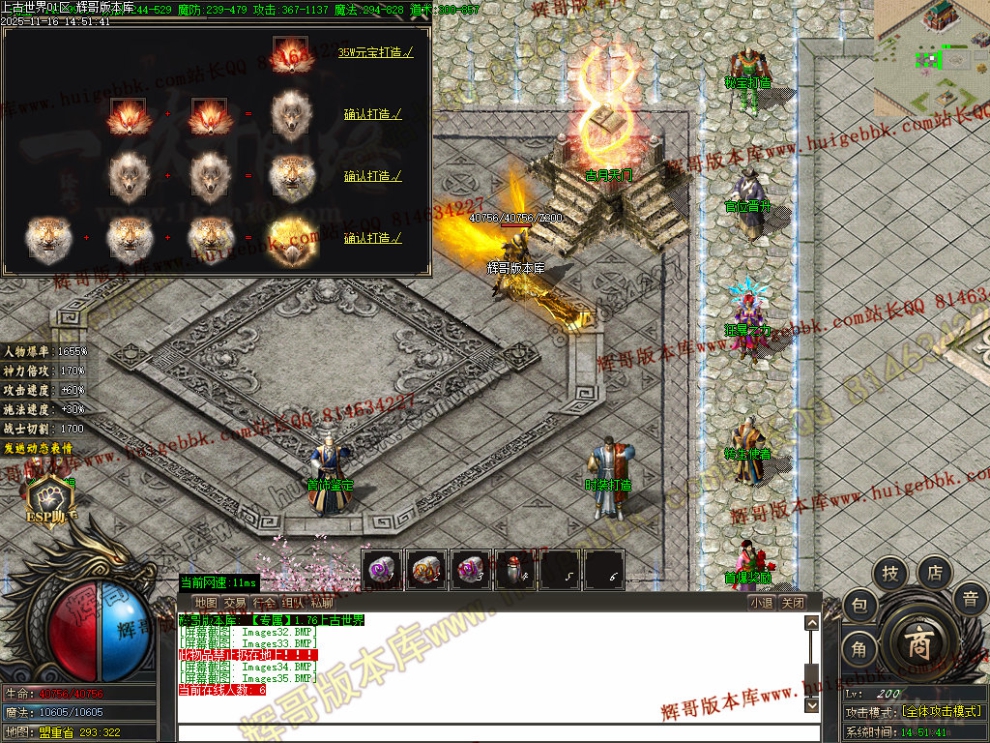Open the 技 skills round button
This screenshot has height=743, width=990.
890,574
